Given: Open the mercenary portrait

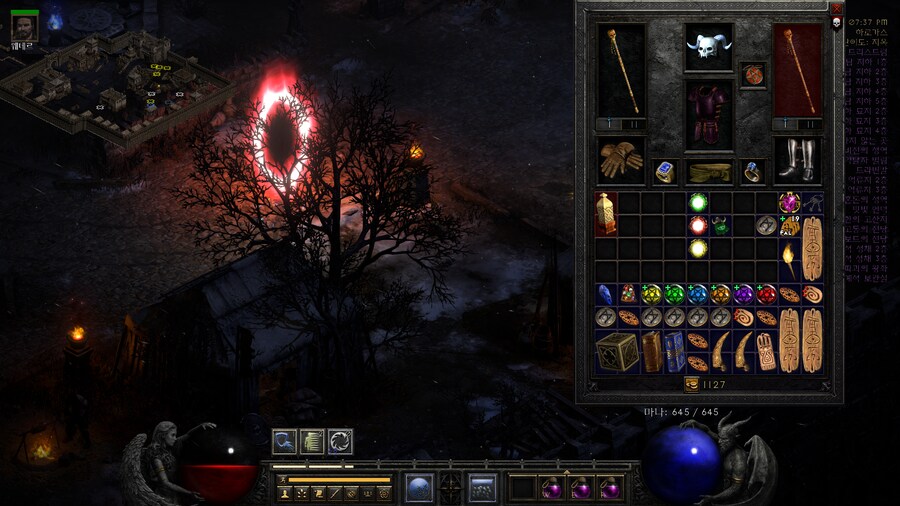Looking at the screenshot, I should [25, 26].
